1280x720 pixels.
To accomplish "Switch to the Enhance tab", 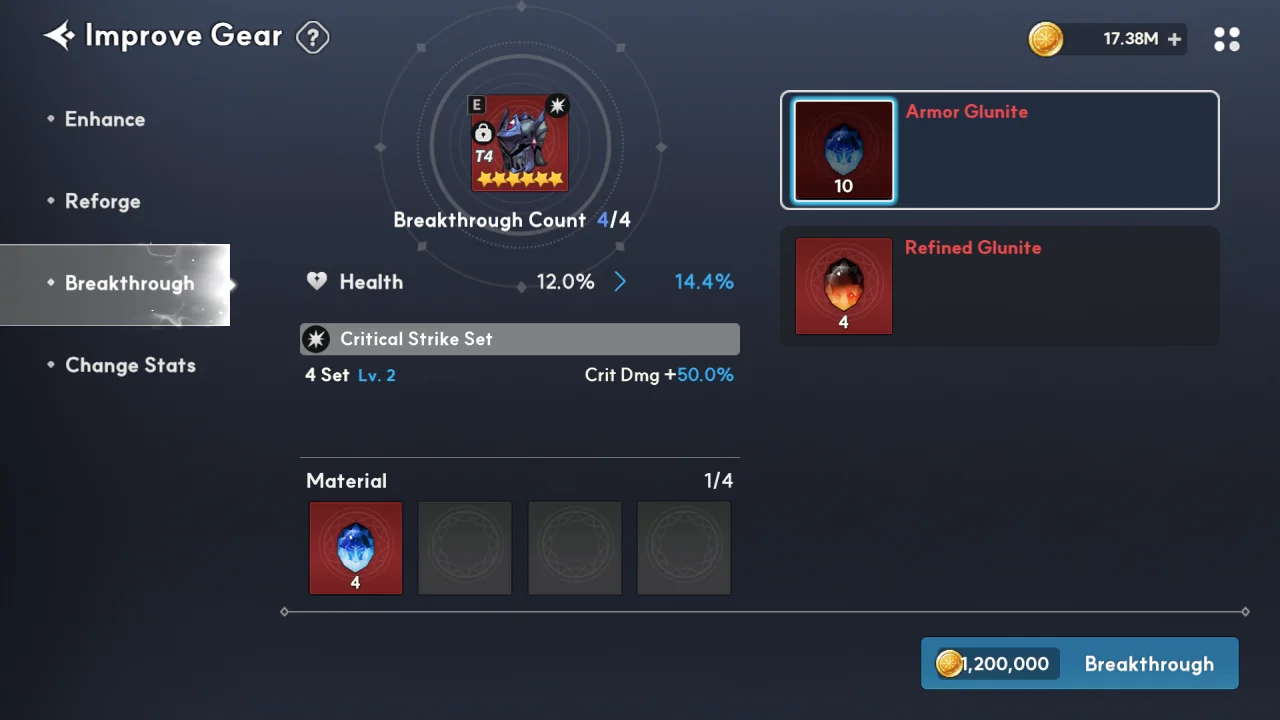I will (x=105, y=119).
